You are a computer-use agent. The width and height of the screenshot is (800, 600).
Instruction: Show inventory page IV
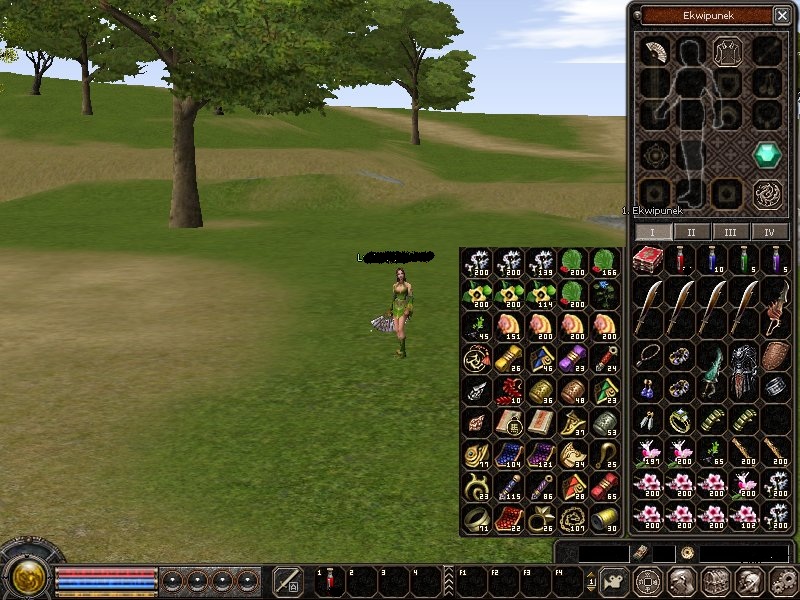769,232
